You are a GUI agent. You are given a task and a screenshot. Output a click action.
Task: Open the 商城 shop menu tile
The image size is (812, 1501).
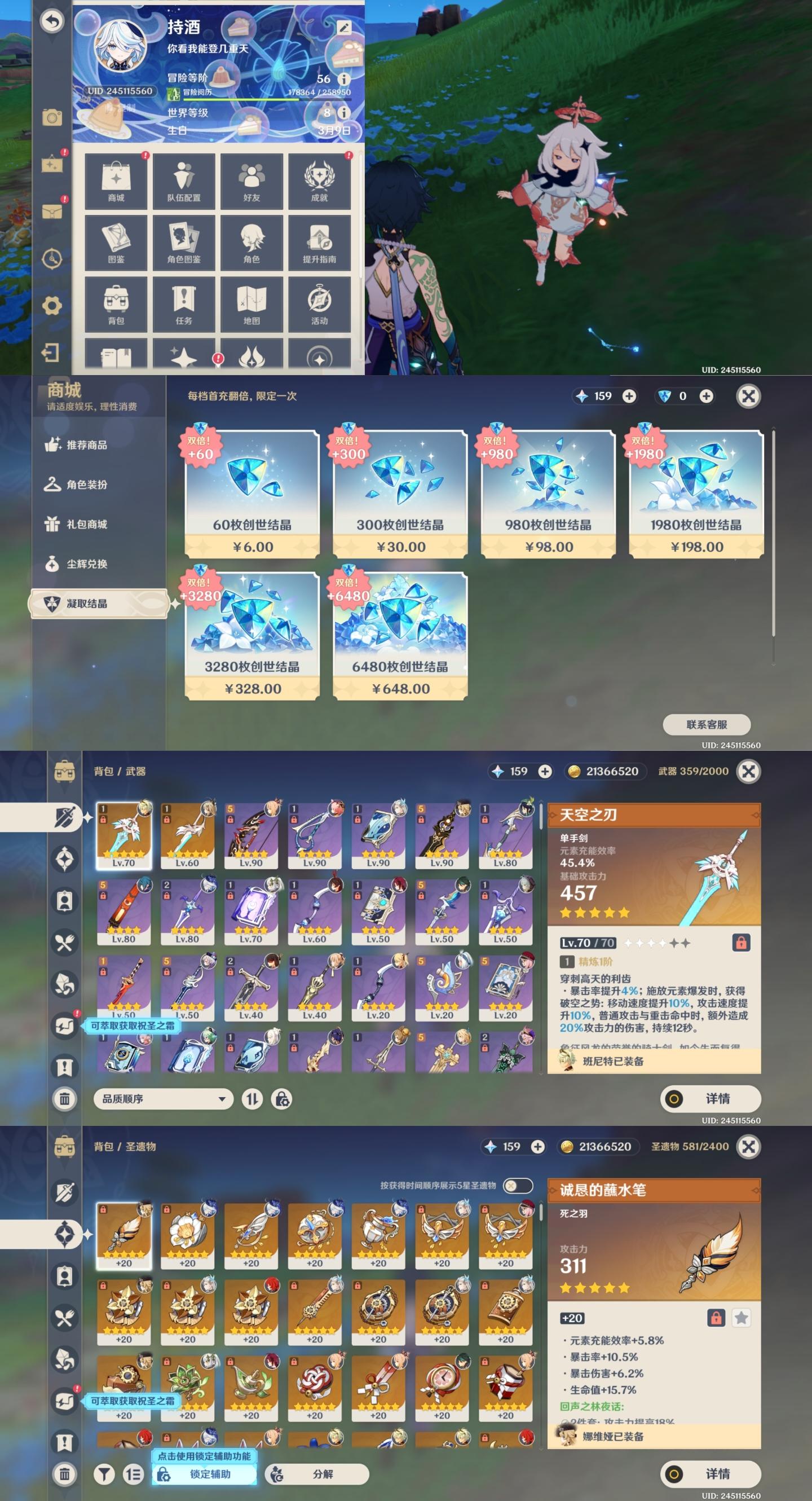click(116, 181)
